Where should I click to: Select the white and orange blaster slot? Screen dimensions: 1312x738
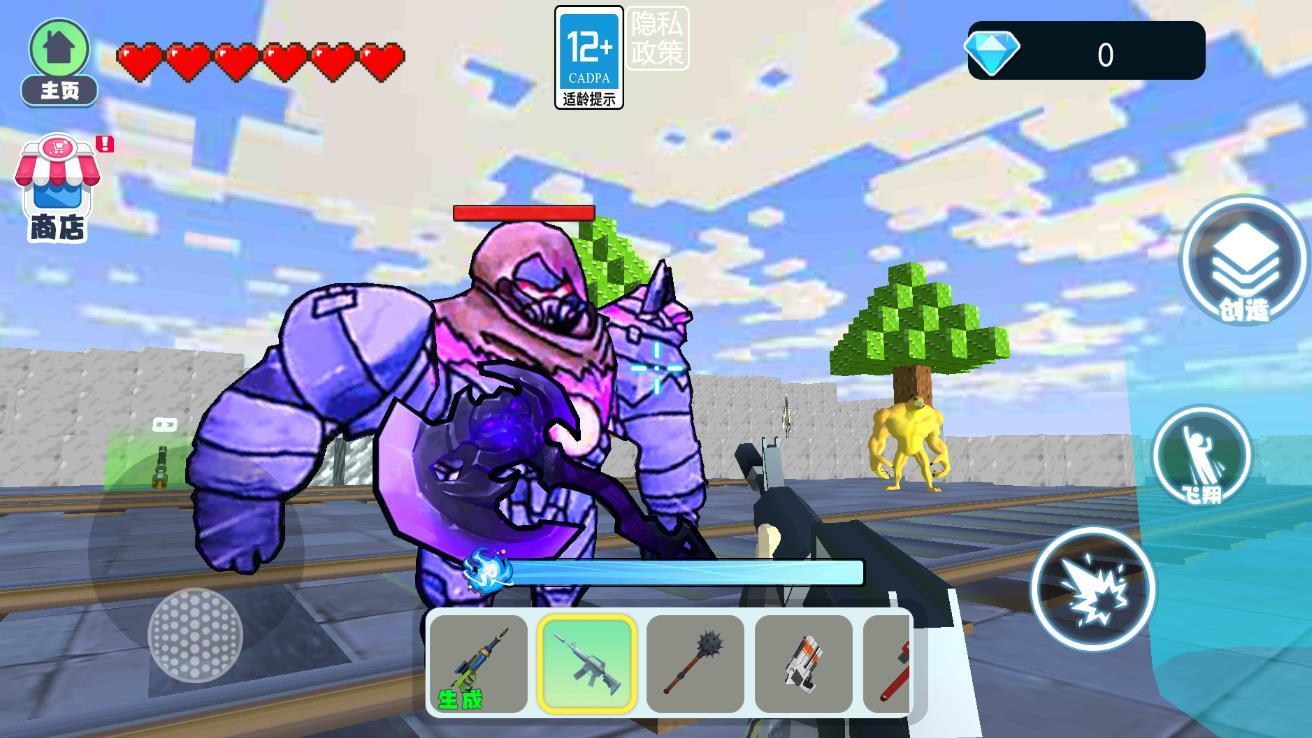point(804,663)
